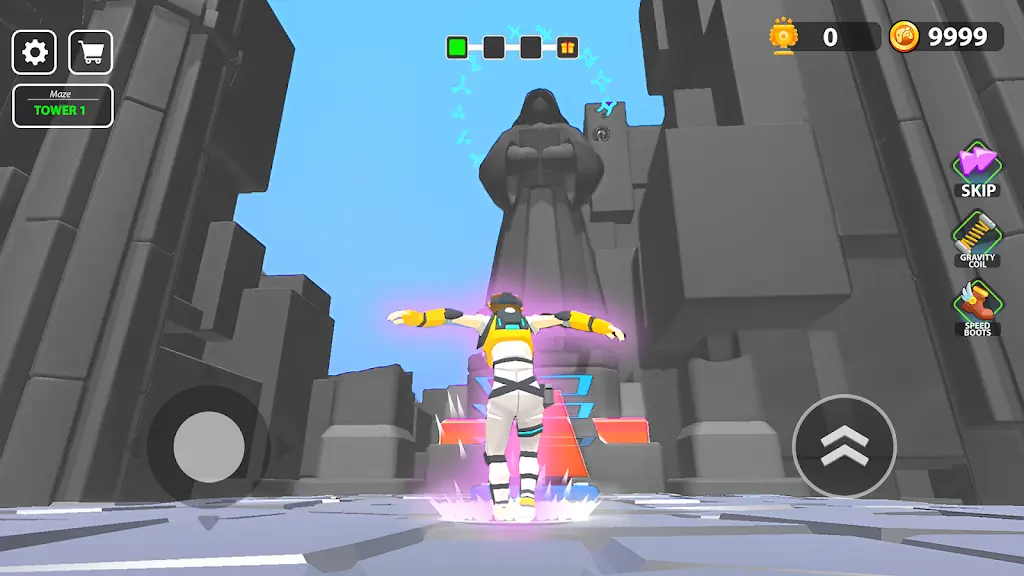
Task: Activate the Speed Boots power-up
Action: click(x=977, y=308)
